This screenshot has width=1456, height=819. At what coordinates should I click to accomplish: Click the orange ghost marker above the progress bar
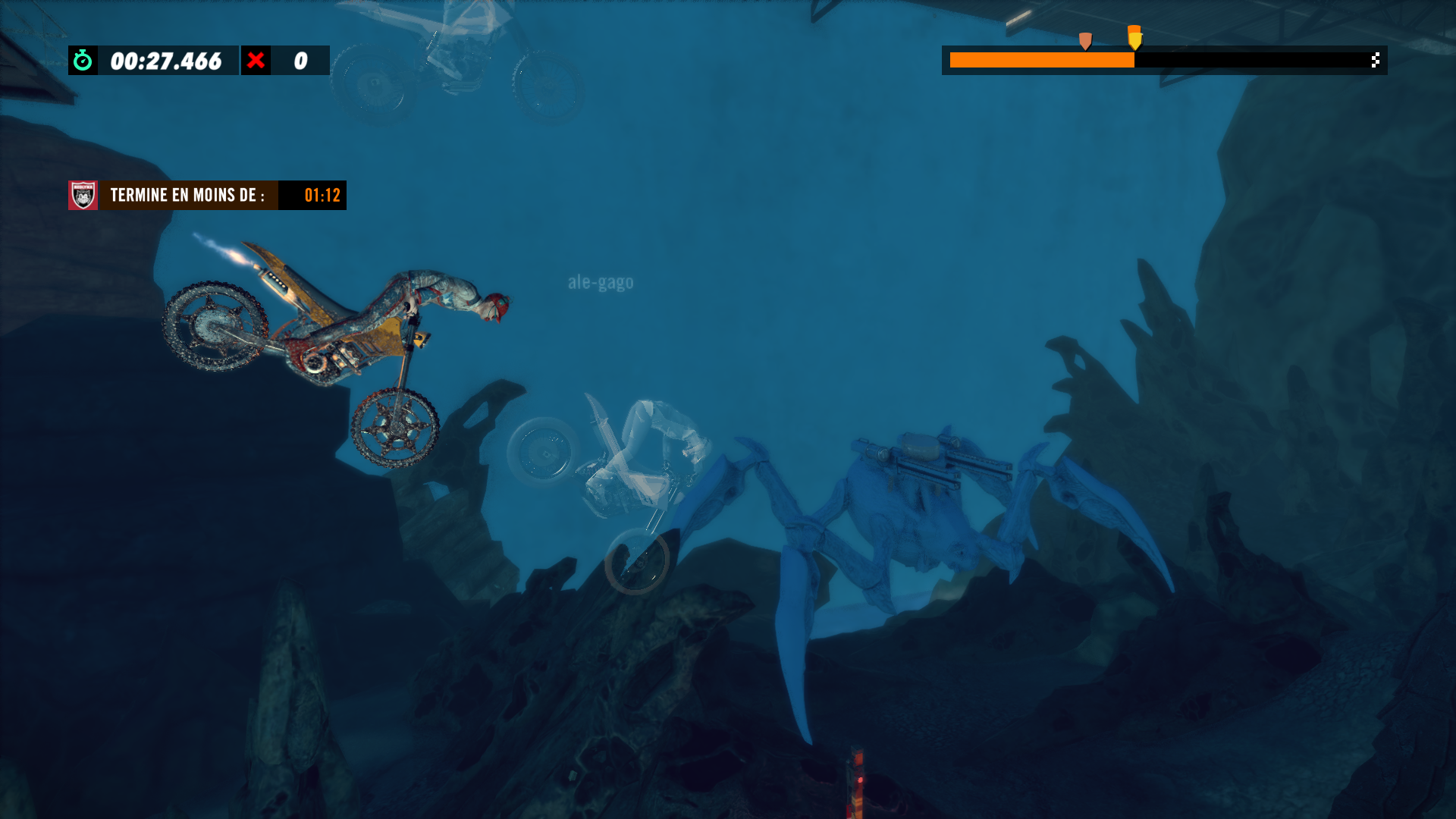coord(1085,40)
